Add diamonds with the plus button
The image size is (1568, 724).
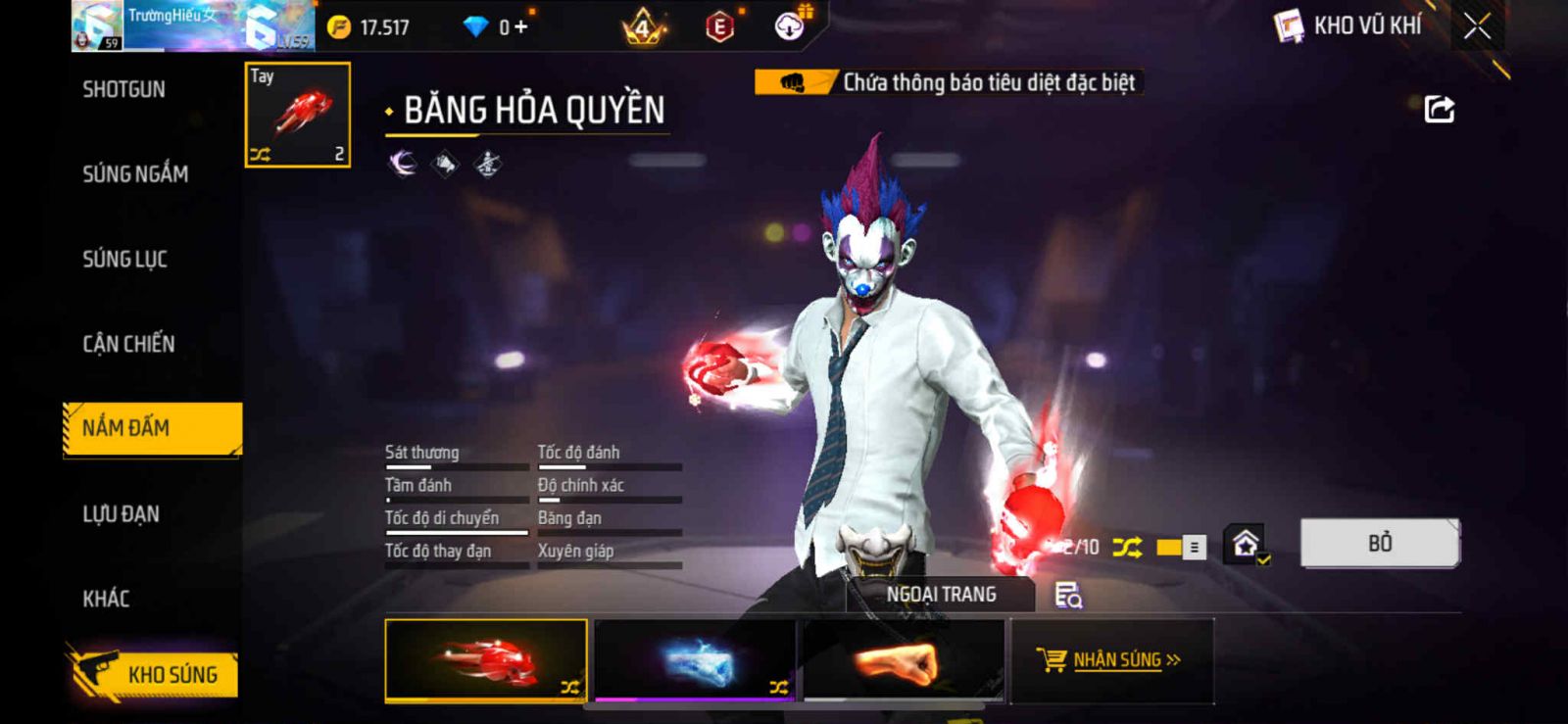click(x=520, y=27)
